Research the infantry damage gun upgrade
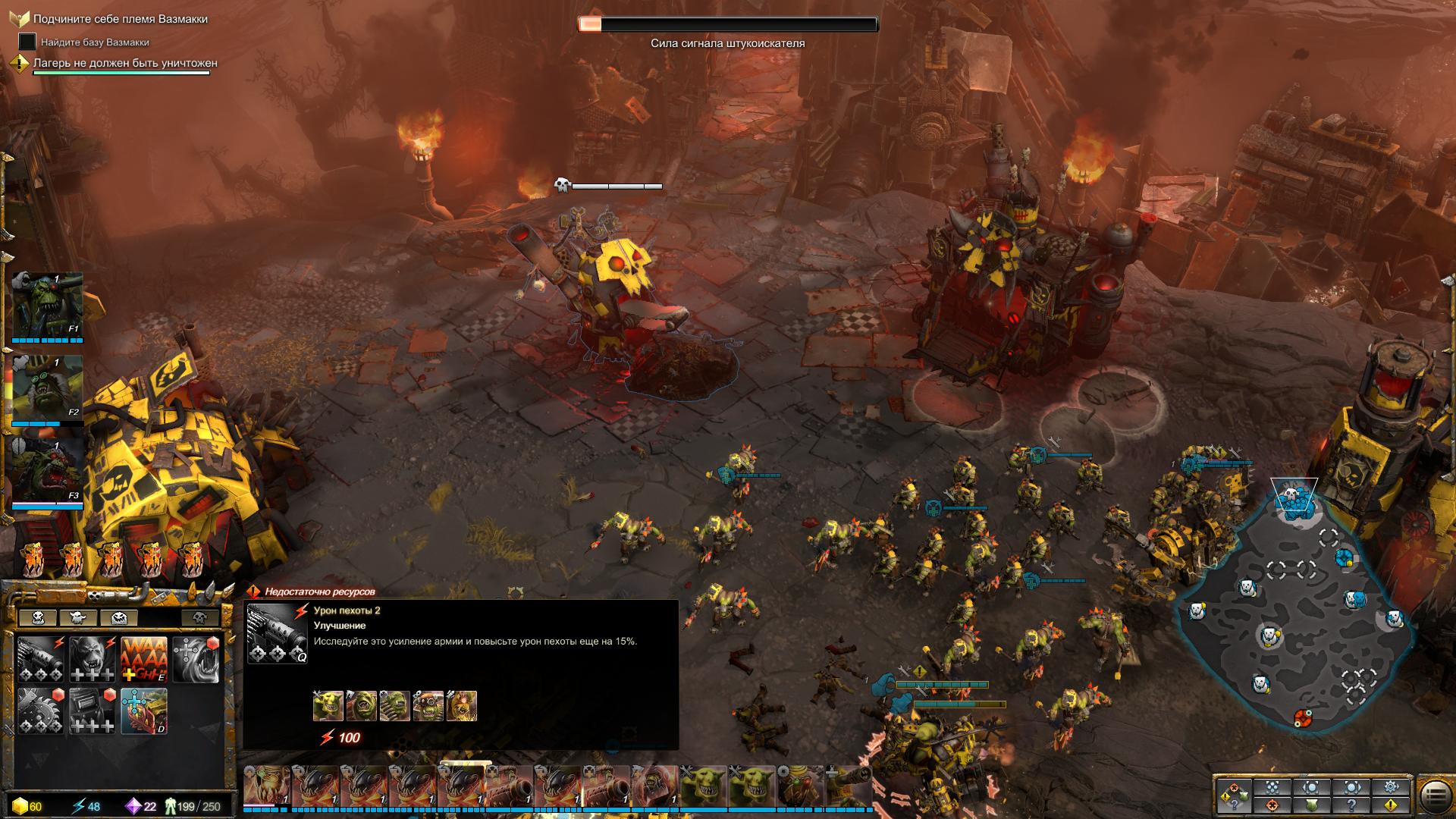Viewport: 1456px width, 819px height. 41,659
